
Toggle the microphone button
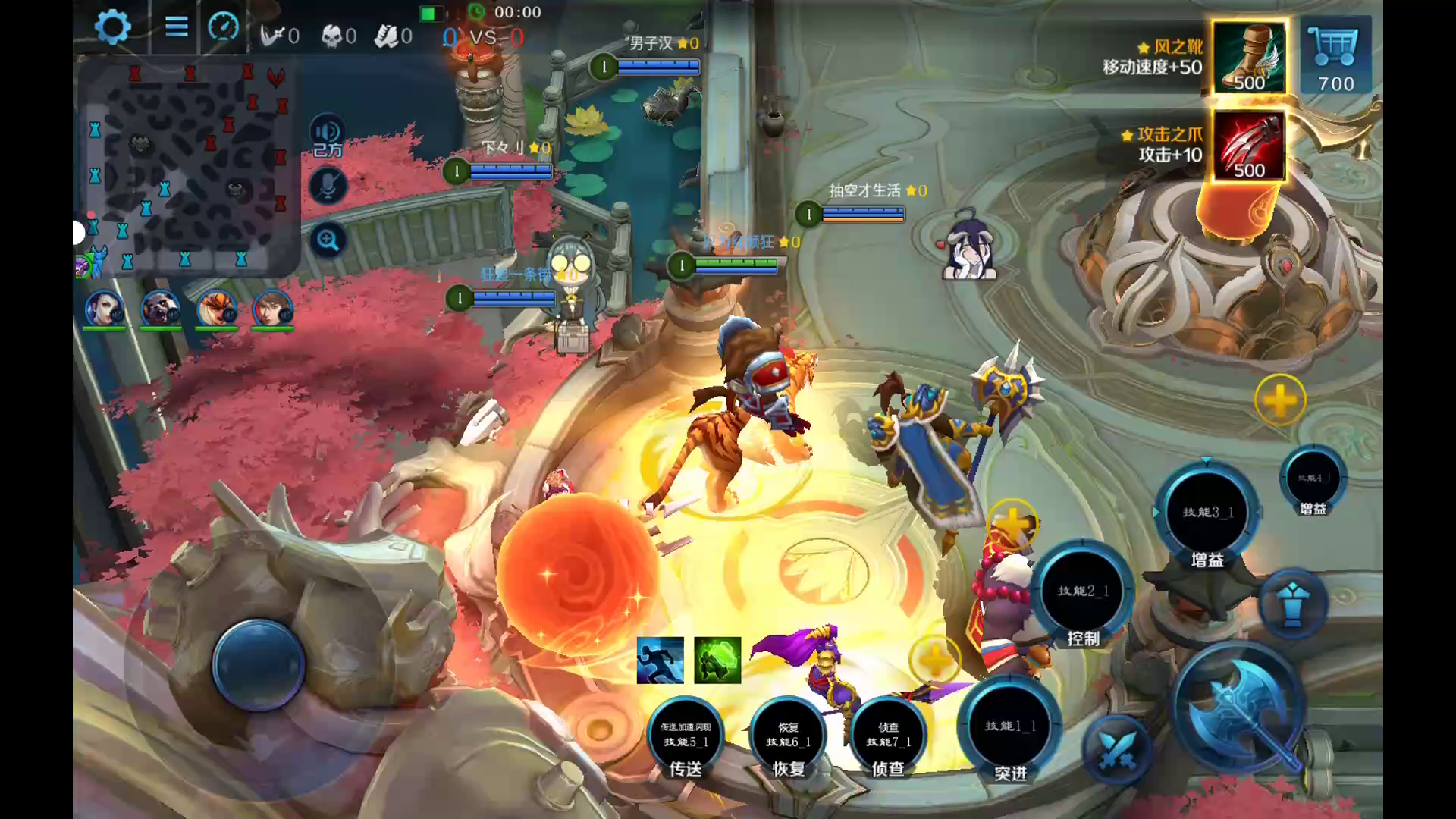coord(328,186)
